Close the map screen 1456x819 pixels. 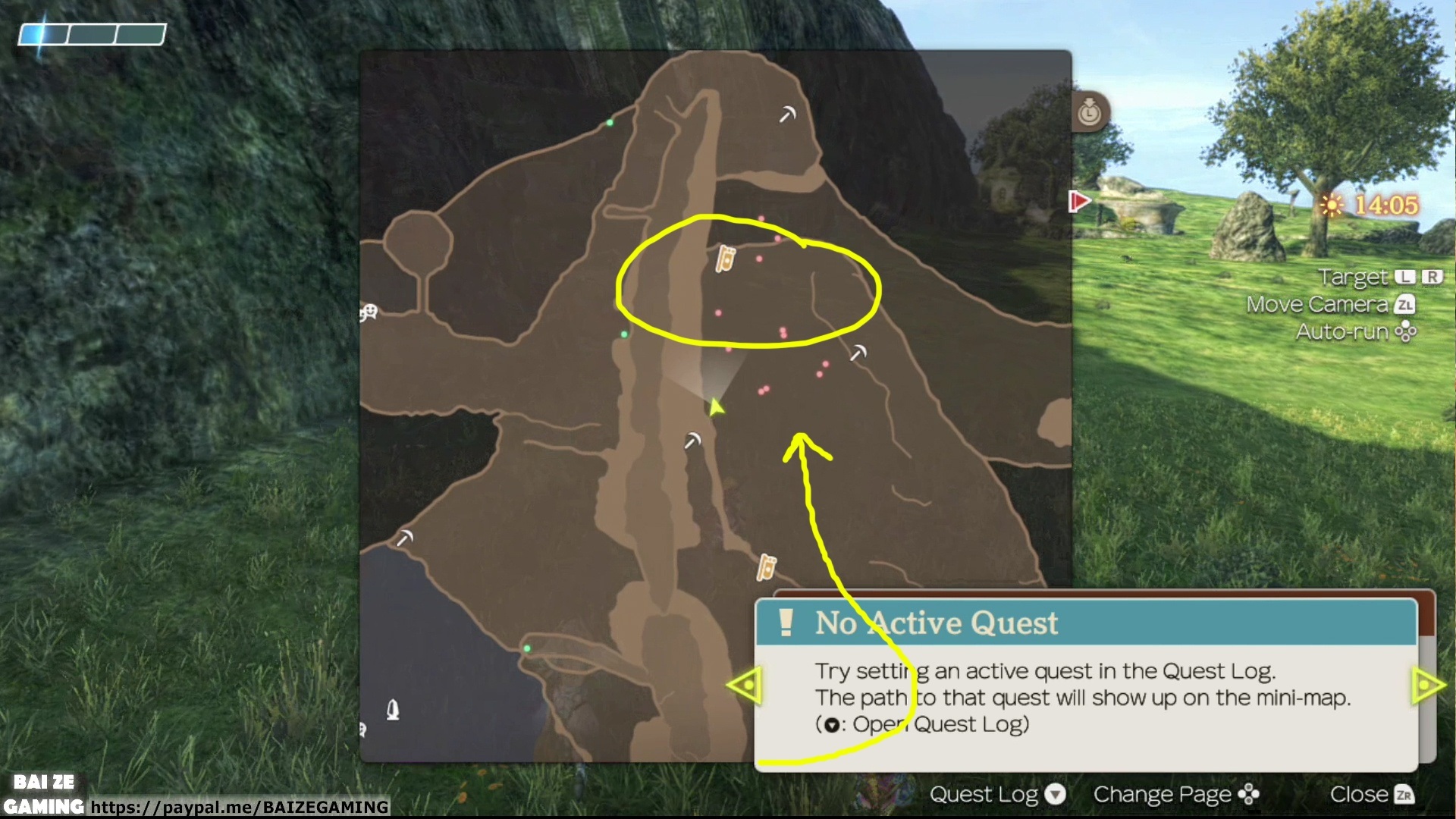pyautogui.click(x=1371, y=794)
